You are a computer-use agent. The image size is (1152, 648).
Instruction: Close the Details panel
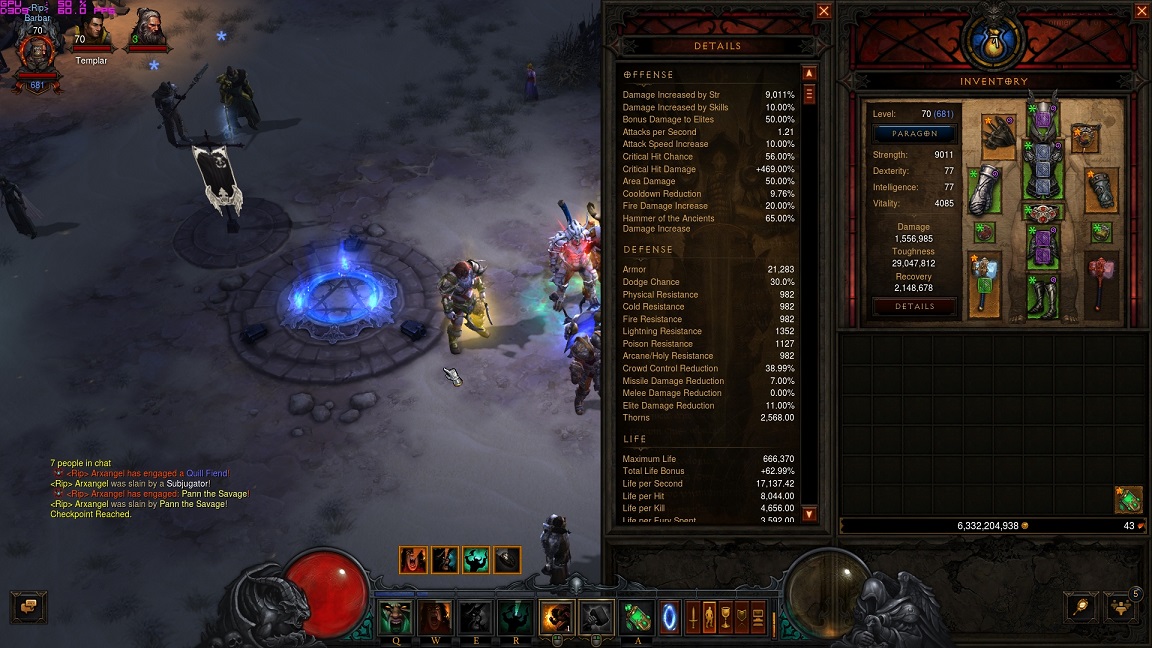[824, 11]
